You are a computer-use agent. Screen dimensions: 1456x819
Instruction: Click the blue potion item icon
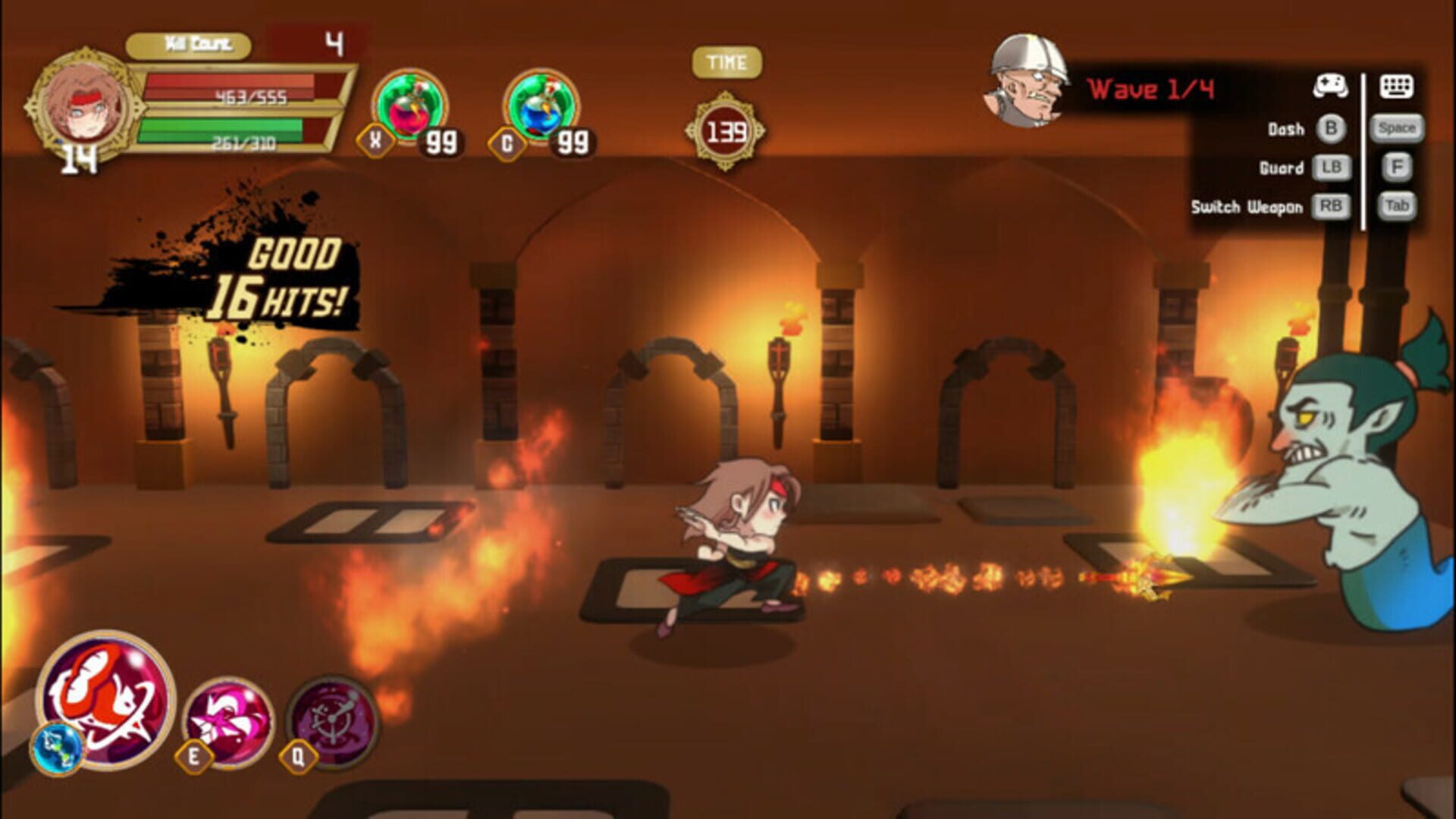pyautogui.click(x=541, y=106)
